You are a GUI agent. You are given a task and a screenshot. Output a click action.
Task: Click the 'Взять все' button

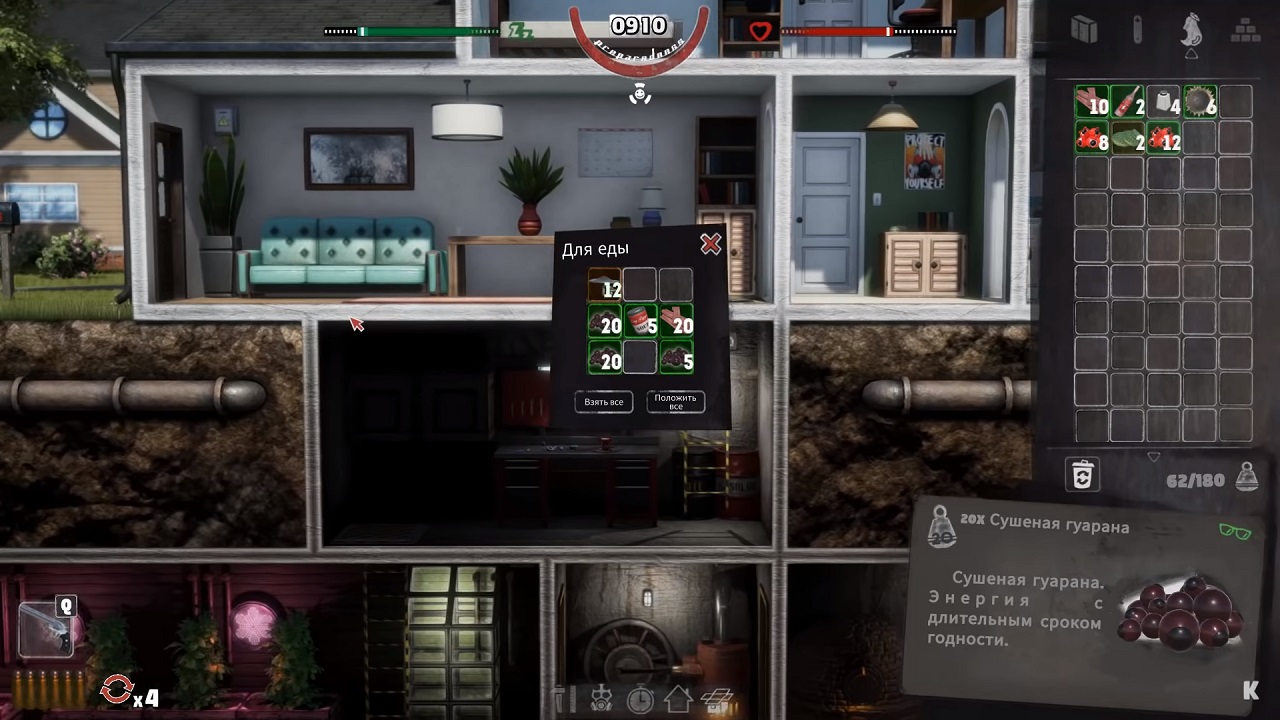coord(604,402)
